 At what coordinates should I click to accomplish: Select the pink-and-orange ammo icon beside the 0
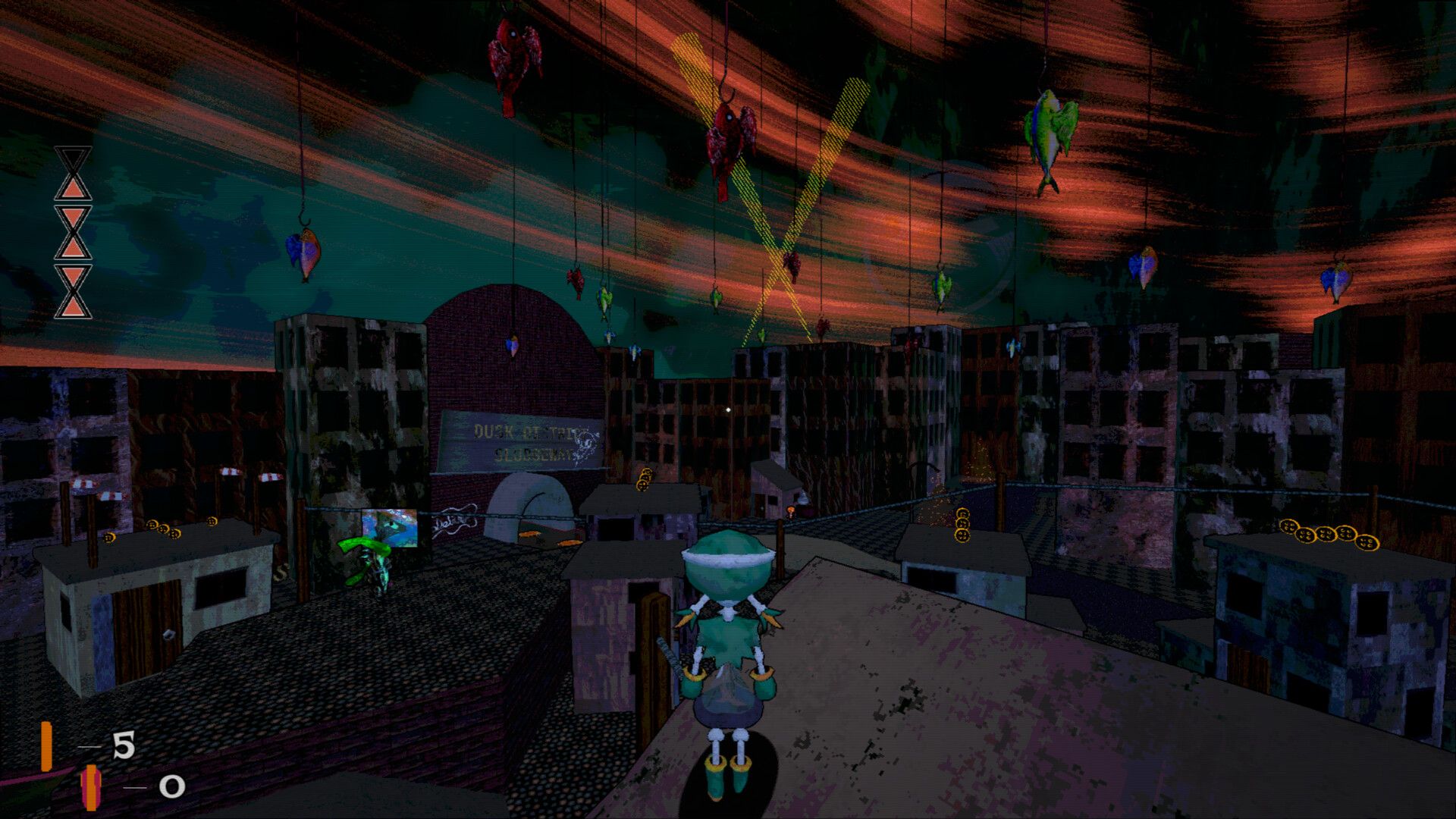click(91, 787)
